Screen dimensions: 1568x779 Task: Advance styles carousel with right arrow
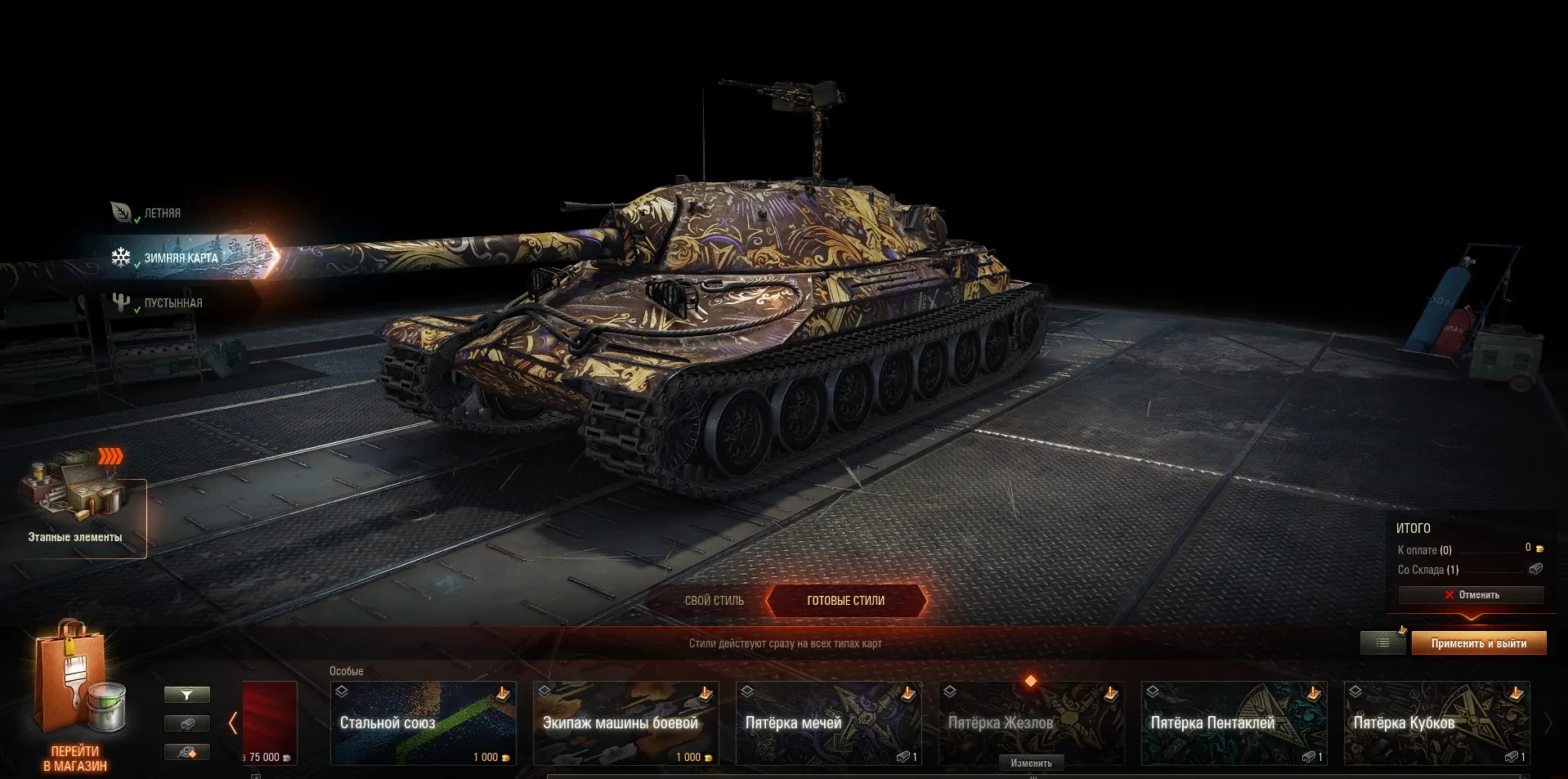pos(1548,723)
